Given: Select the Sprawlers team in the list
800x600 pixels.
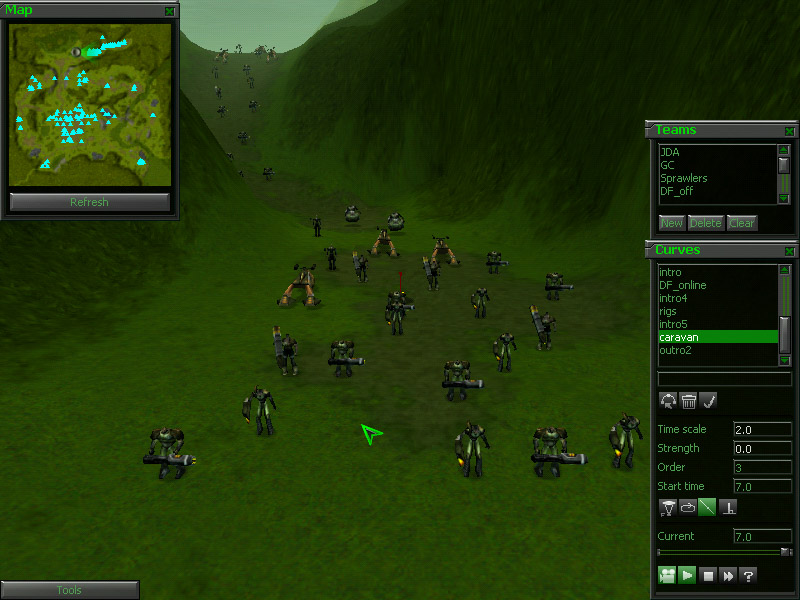Looking at the screenshot, I should pyautogui.click(x=684, y=179).
